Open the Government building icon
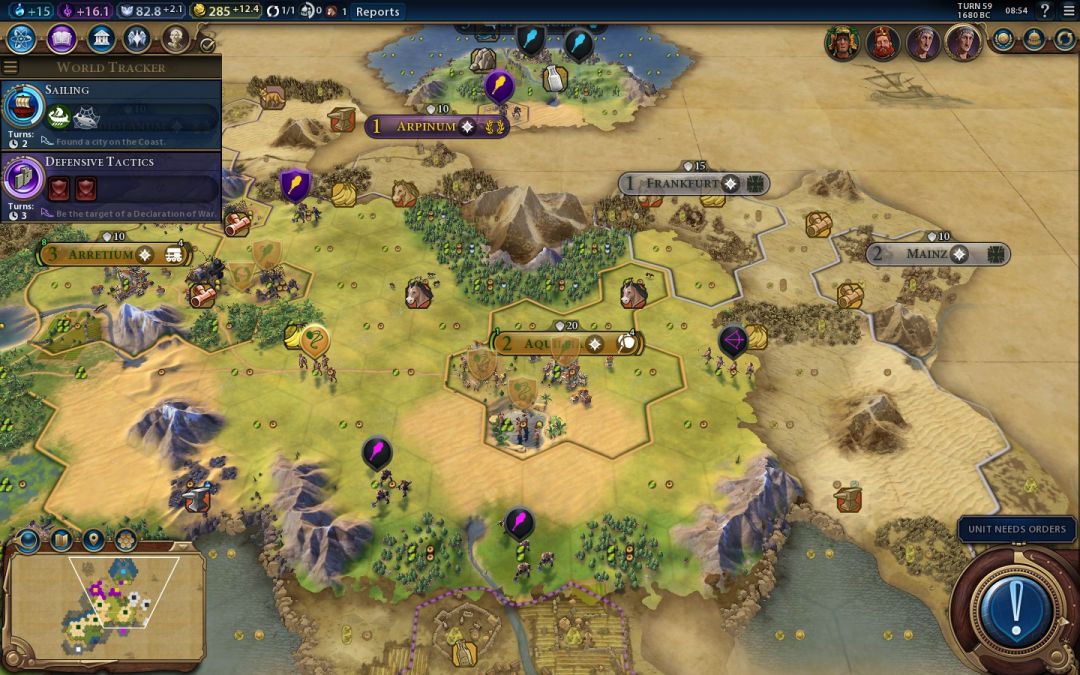Image resolution: width=1080 pixels, height=675 pixels. [x=100, y=39]
